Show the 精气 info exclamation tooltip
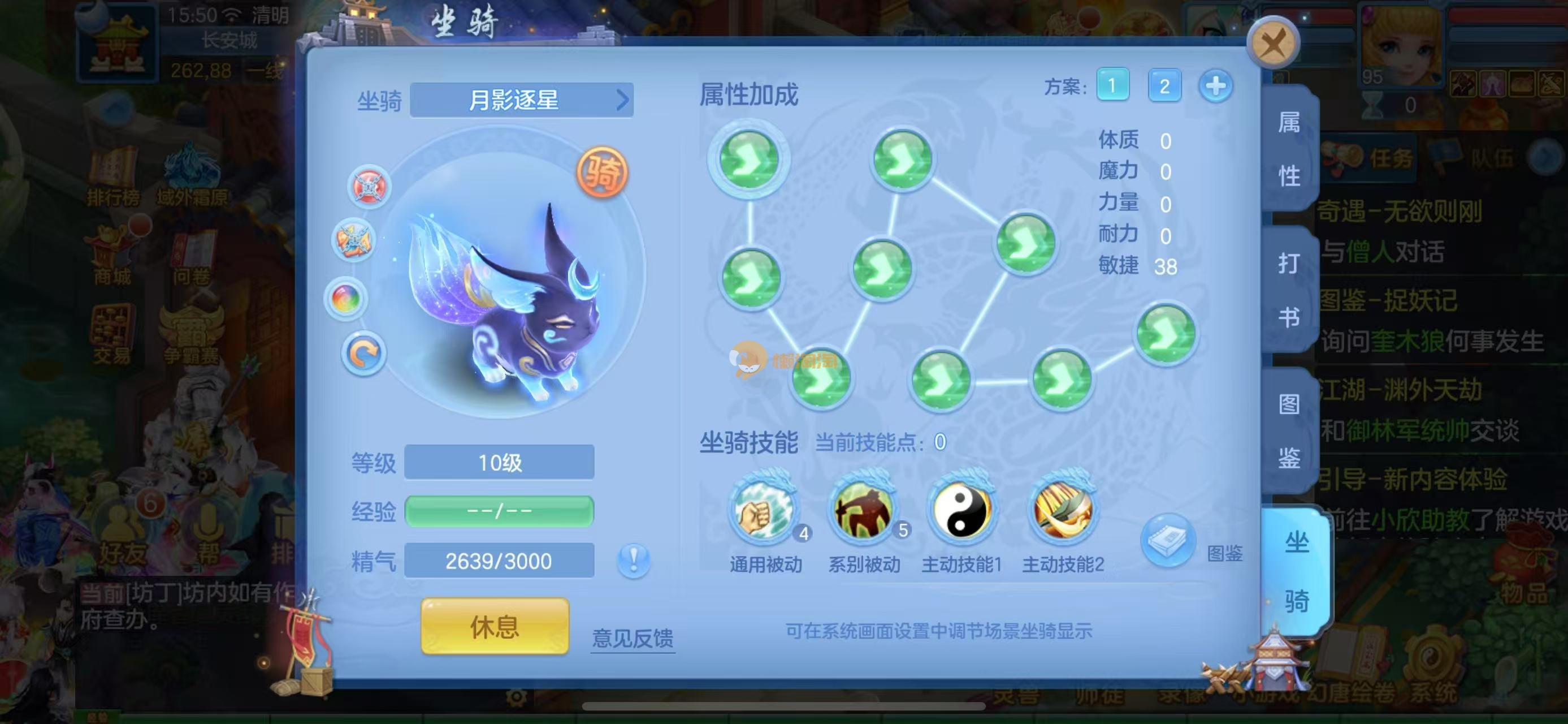 [633, 559]
